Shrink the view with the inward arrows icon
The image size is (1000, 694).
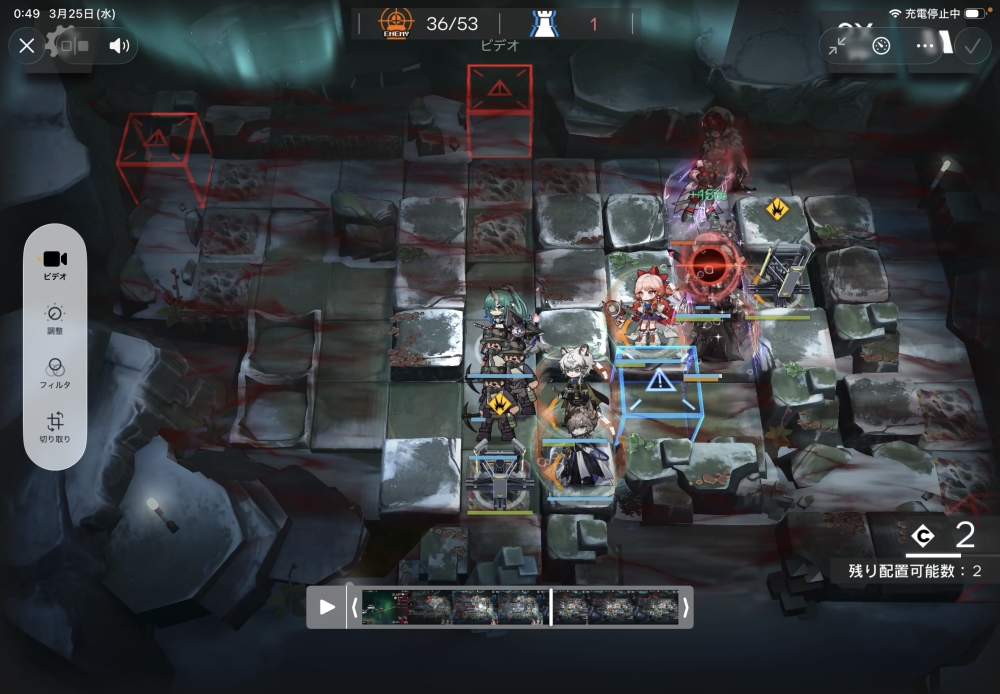[838, 45]
